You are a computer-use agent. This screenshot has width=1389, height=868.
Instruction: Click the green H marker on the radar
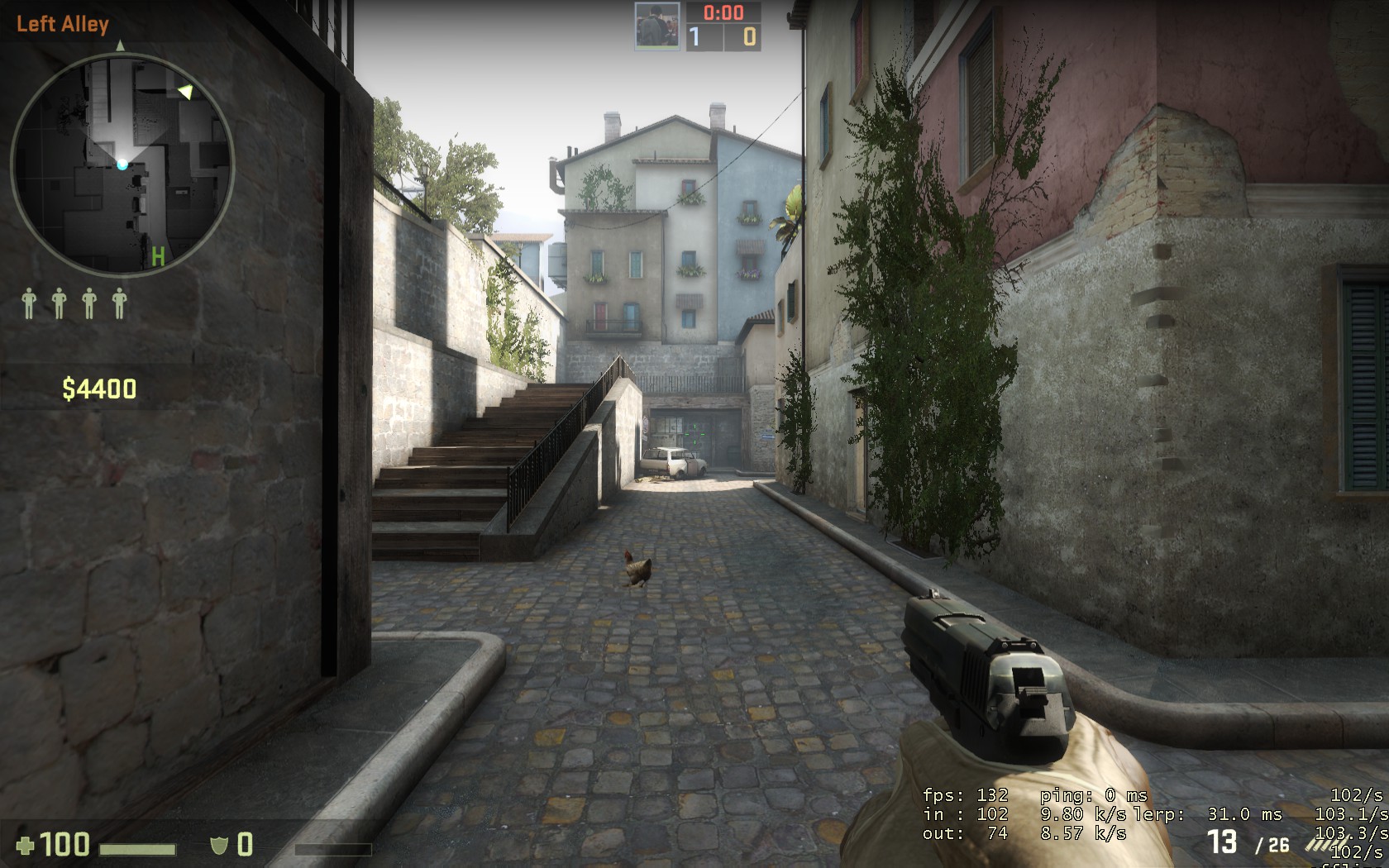pos(157,257)
